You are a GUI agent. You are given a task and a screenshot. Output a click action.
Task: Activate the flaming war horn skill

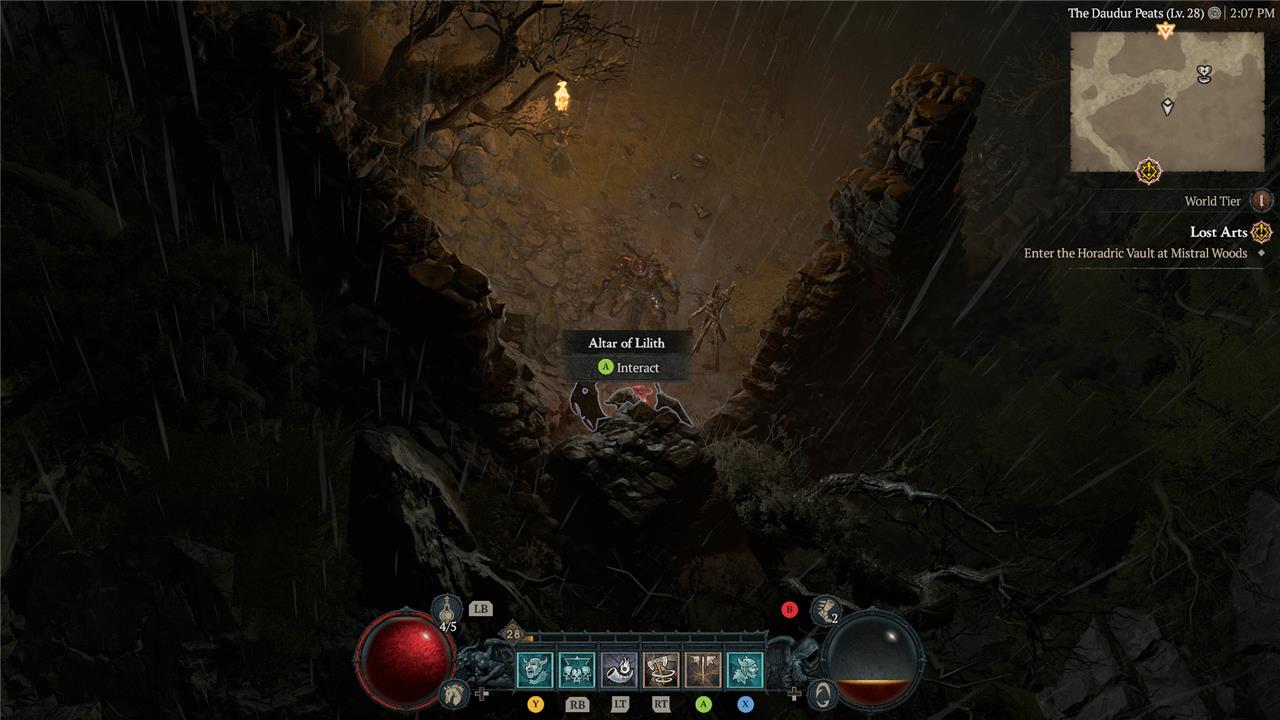click(x=619, y=669)
